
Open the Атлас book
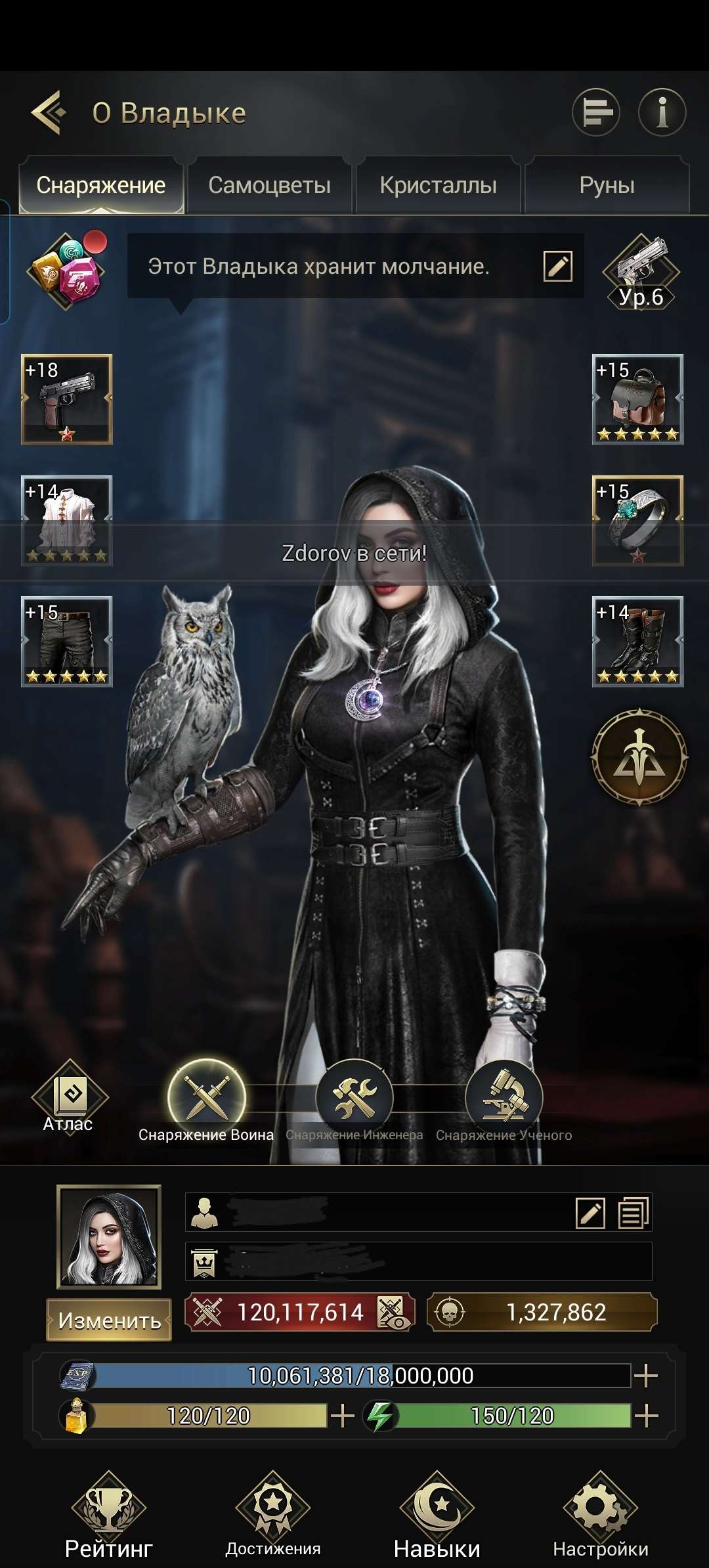pos(69,1097)
